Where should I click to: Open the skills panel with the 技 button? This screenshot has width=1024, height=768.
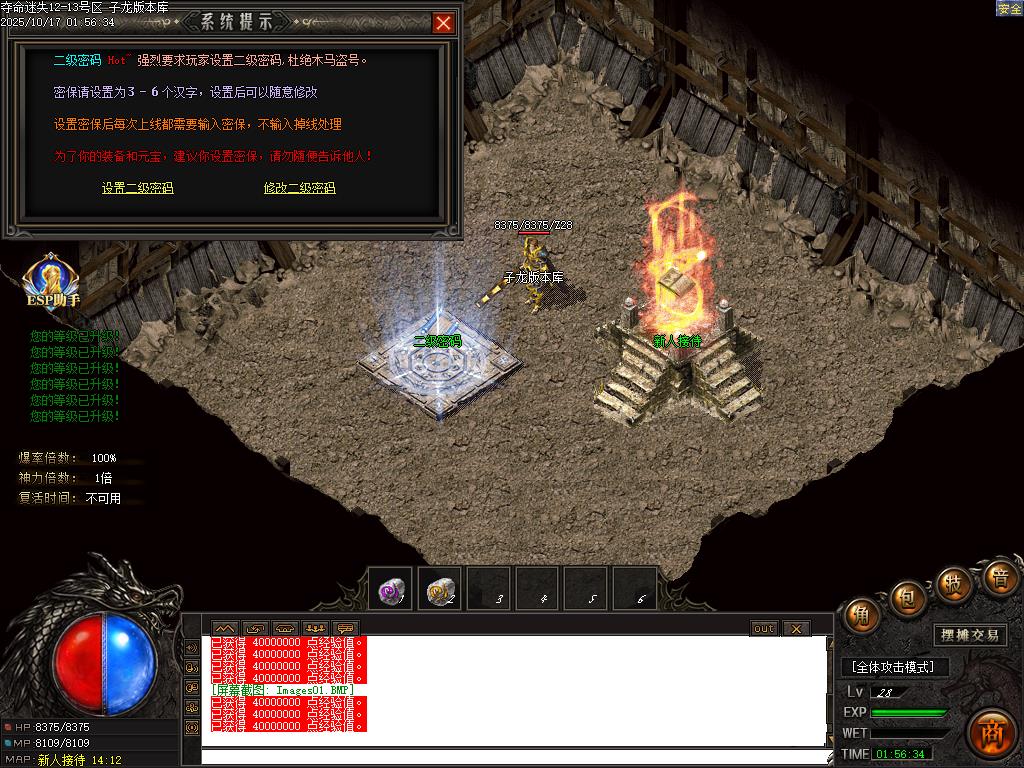pos(954,584)
